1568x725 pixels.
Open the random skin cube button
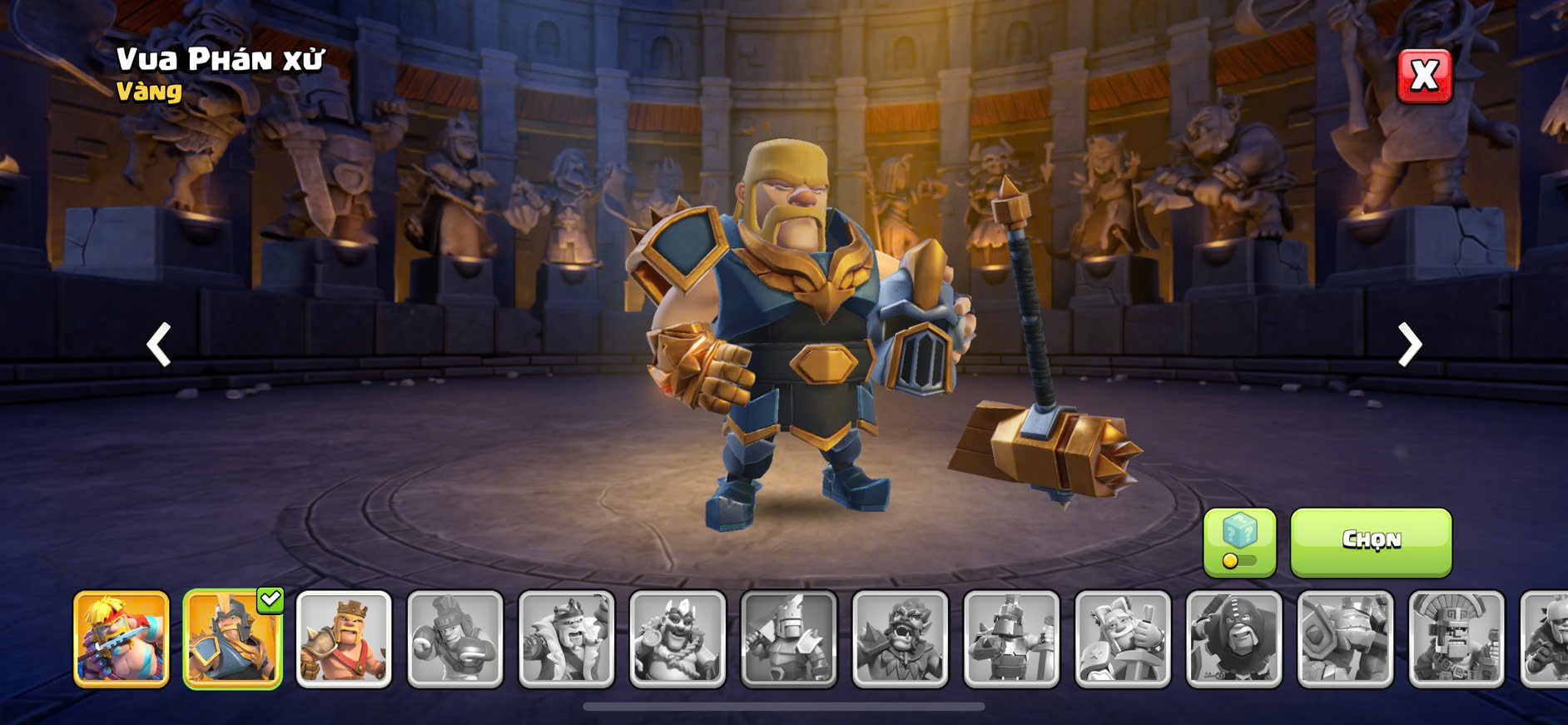[1239, 542]
